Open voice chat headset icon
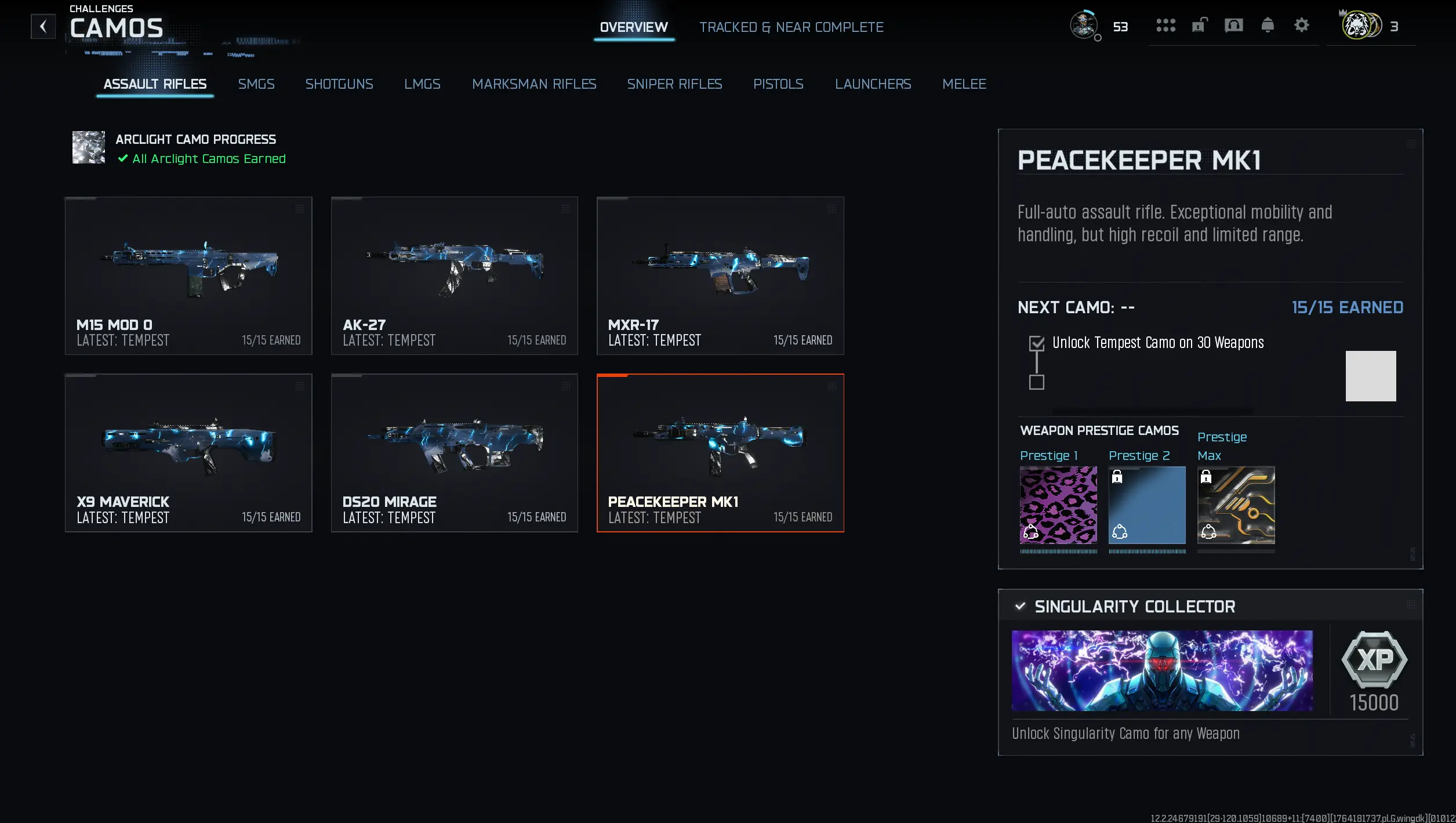Screen dimensions: 1456x823 point(1234,26)
